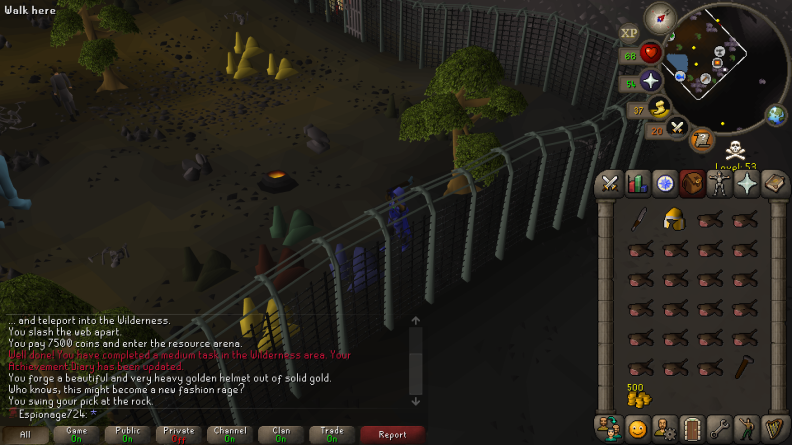The width and height of the screenshot is (792, 445).
Task: Open the Quest List tab
Action: tap(665, 184)
